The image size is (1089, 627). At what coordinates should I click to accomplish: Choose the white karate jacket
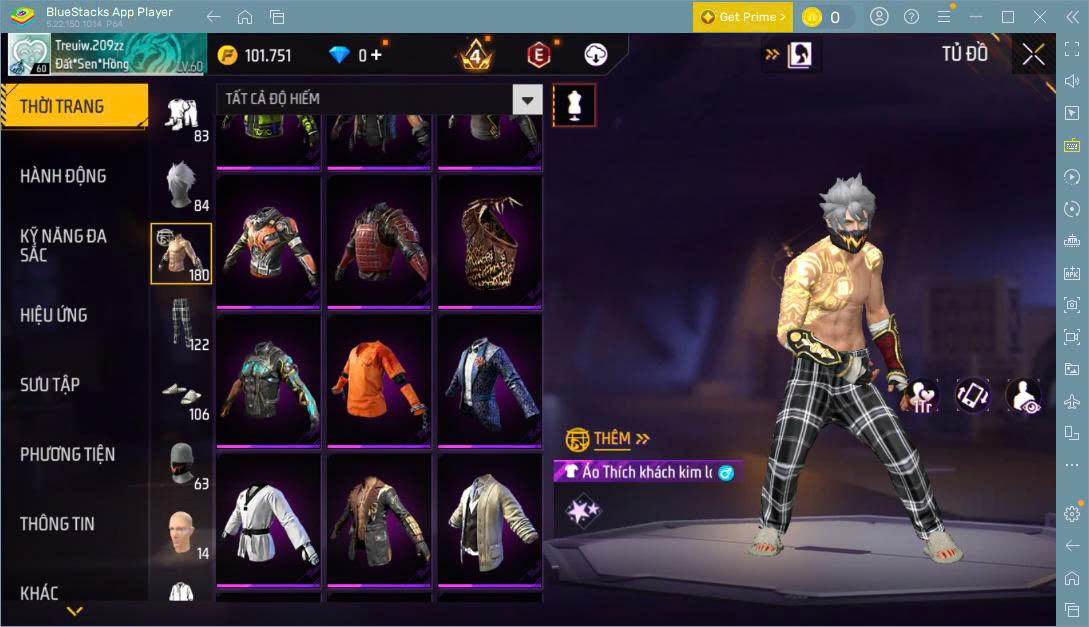tap(267, 519)
